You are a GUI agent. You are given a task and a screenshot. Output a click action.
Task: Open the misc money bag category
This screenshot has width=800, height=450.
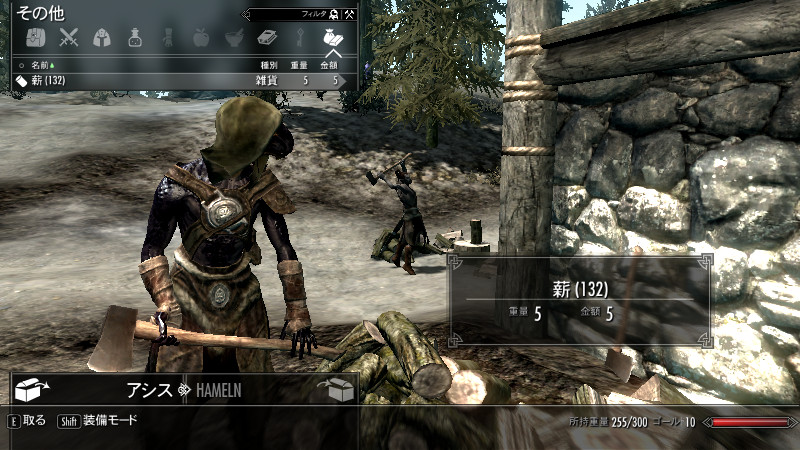point(332,38)
